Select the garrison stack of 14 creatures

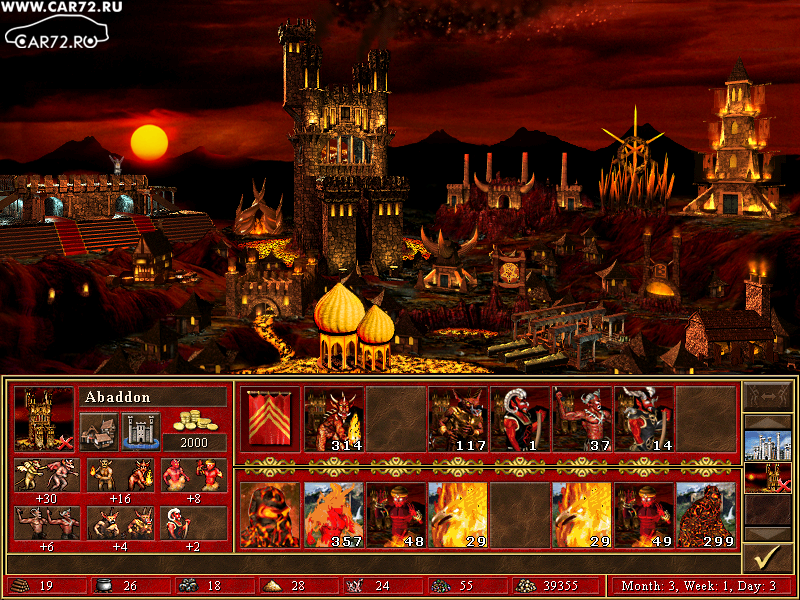[644, 419]
